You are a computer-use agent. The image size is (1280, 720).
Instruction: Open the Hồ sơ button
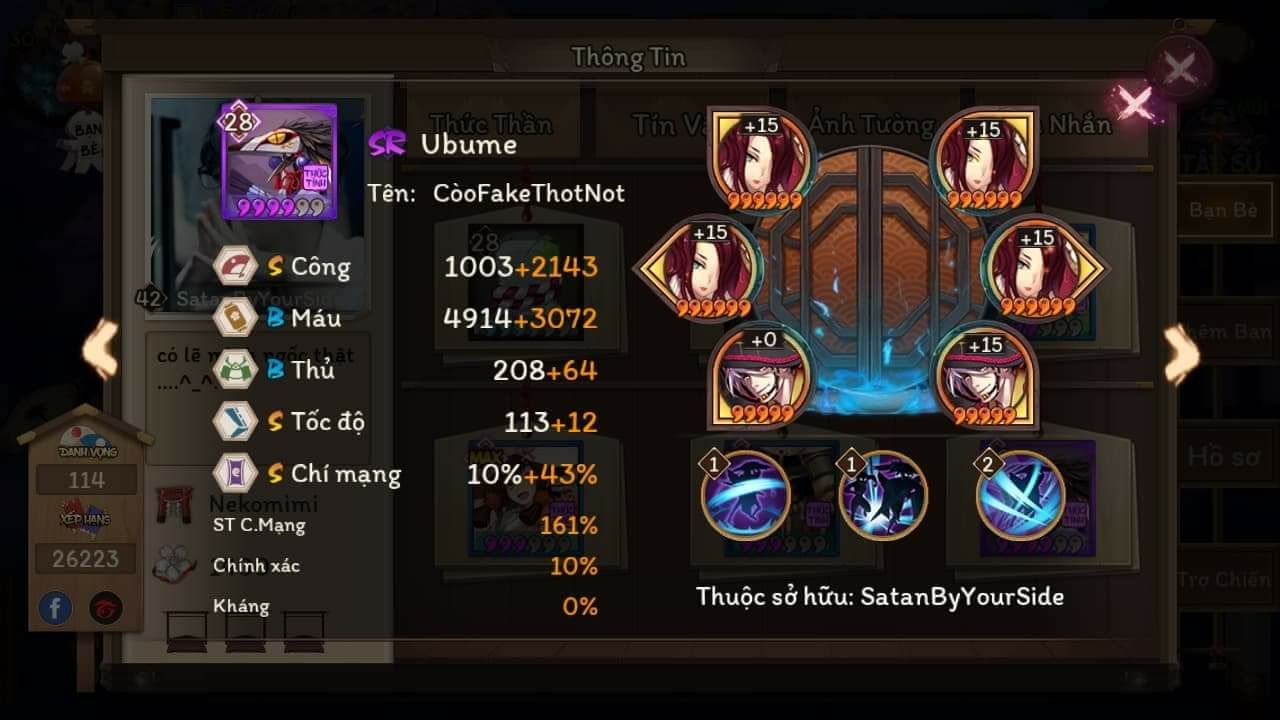pos(1224,457)
